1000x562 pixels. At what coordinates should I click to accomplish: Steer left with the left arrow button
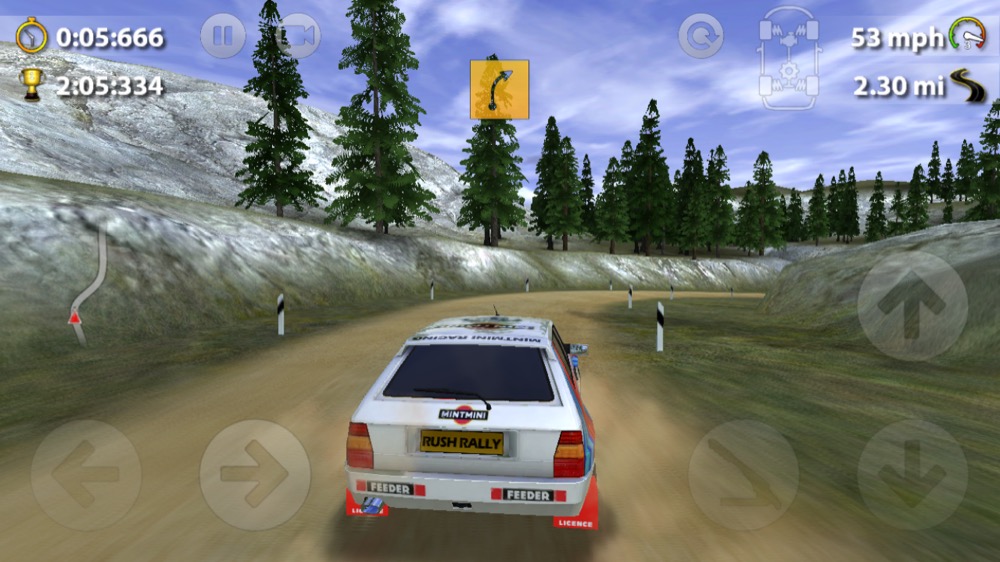pyautogui.click(x=86, y=474)
